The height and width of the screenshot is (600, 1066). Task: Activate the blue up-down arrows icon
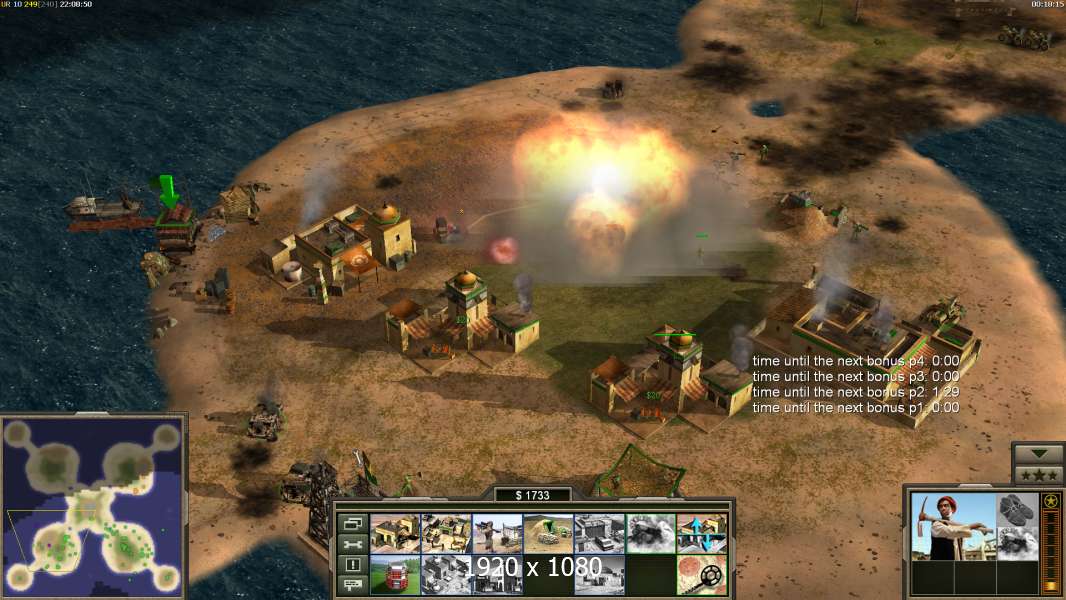click(x=701, y=533)
